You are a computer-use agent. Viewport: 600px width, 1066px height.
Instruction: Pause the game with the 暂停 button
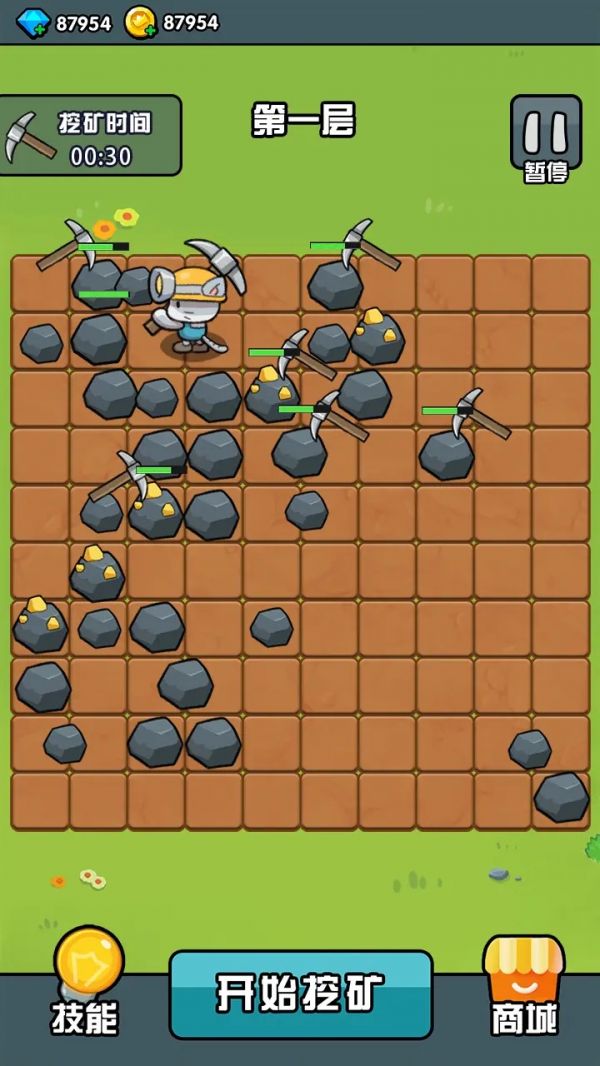click(x=545, y=138)
